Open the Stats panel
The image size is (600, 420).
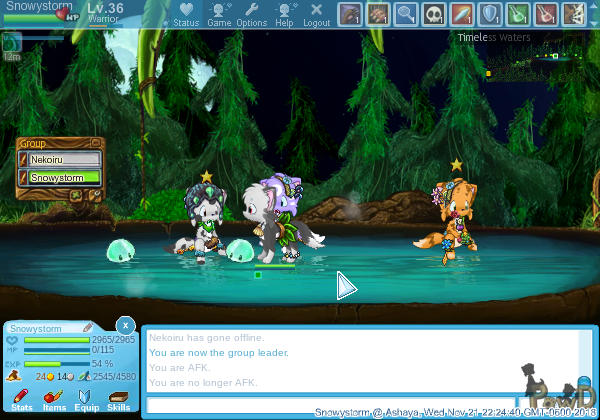[21, 400]
